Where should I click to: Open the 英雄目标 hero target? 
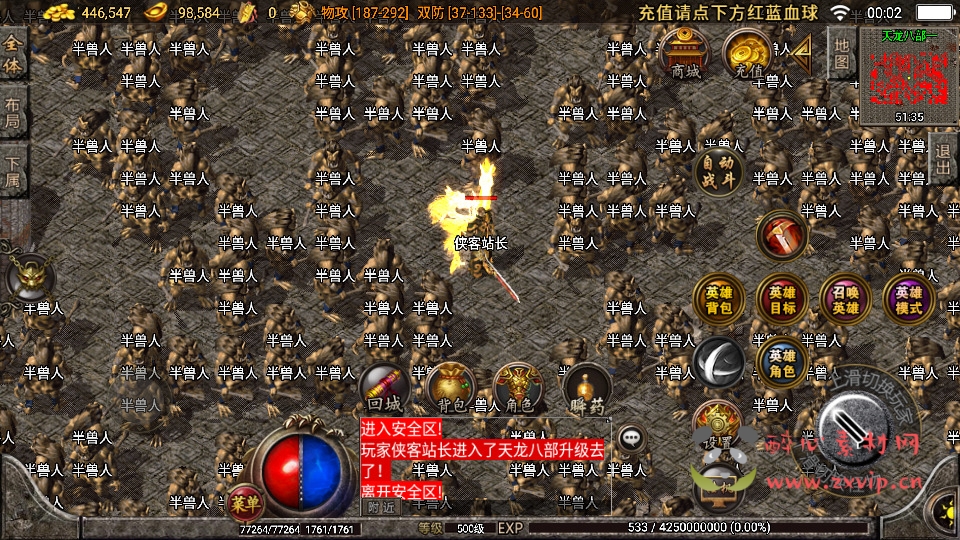pos(782,299)
